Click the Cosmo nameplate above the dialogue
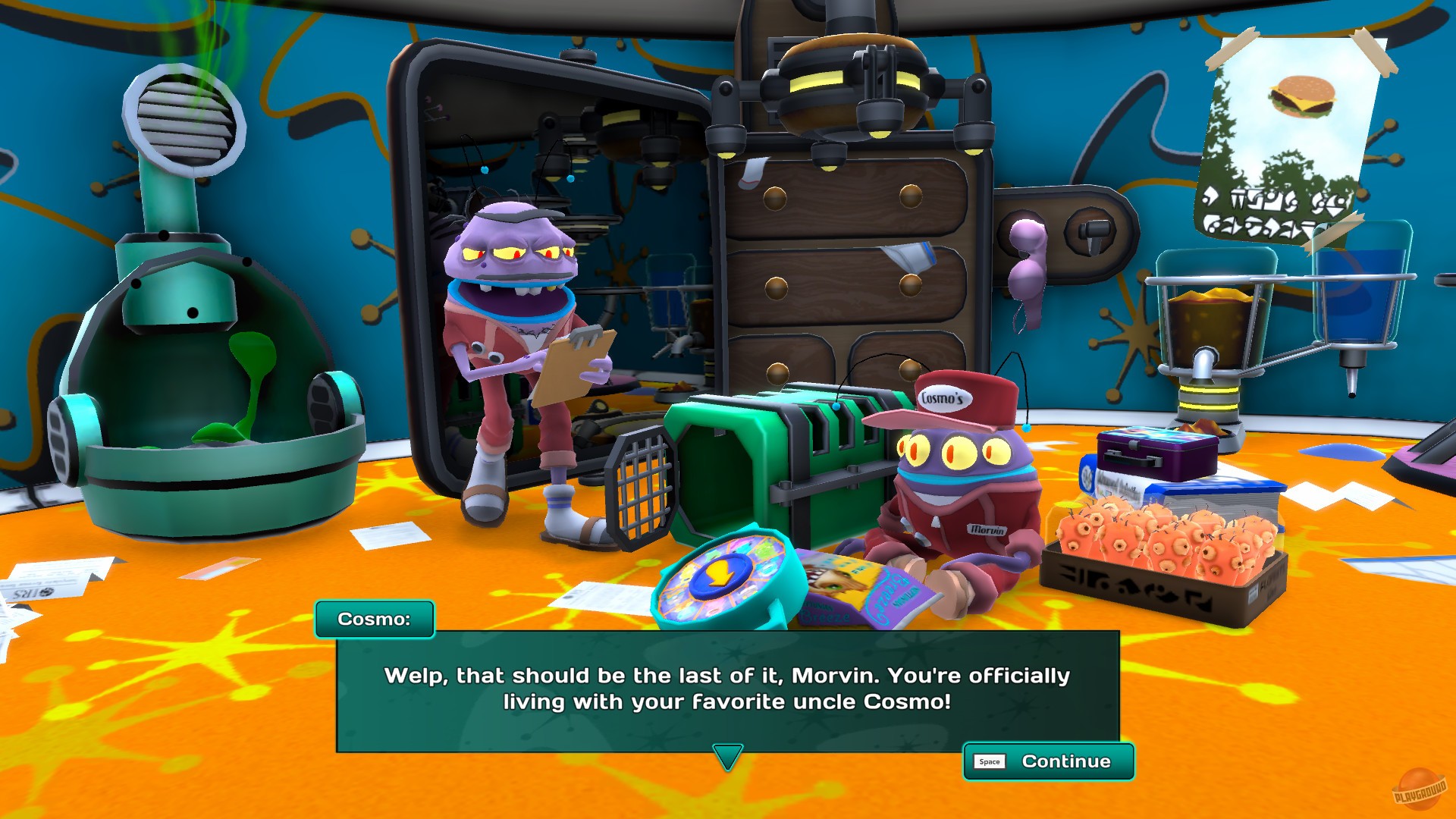This screenshot has width=1456, height=819. (x=375, y=619)
